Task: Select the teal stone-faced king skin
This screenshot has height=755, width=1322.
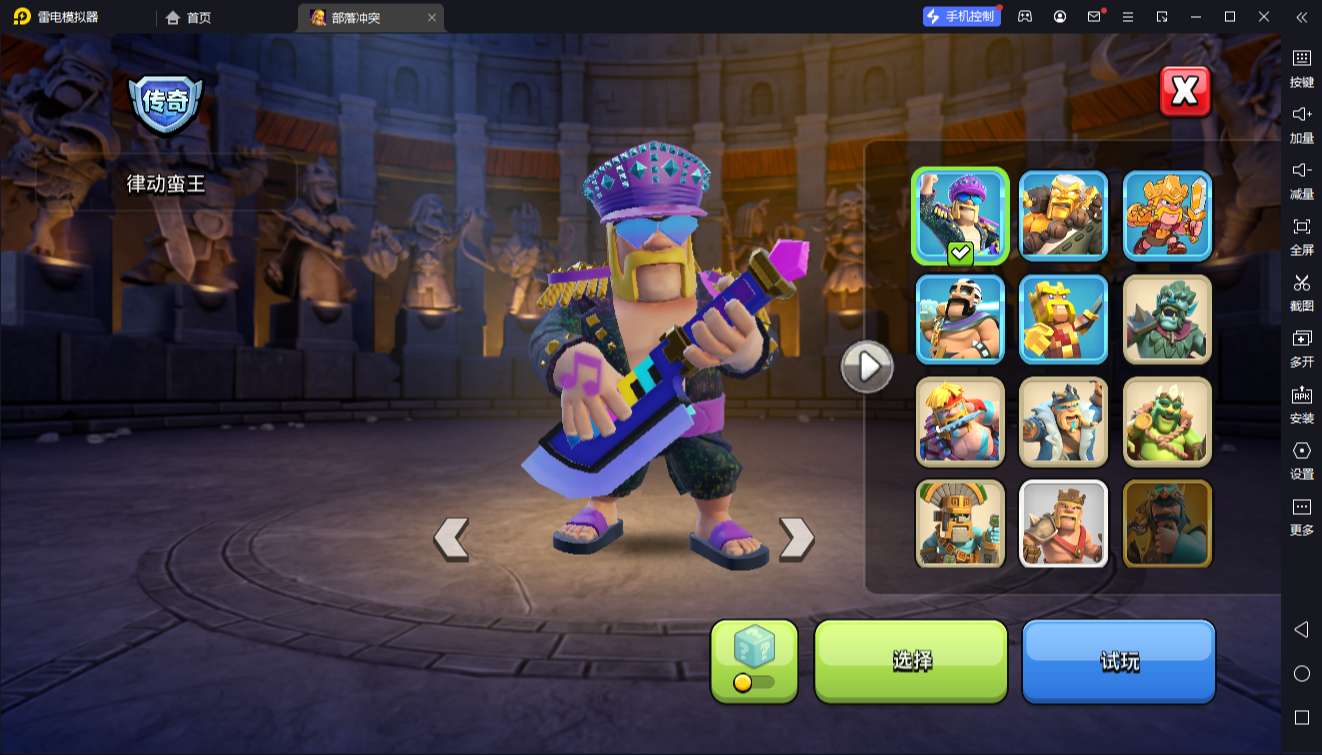Action: pyautogui.click(x=1167, y=319)
